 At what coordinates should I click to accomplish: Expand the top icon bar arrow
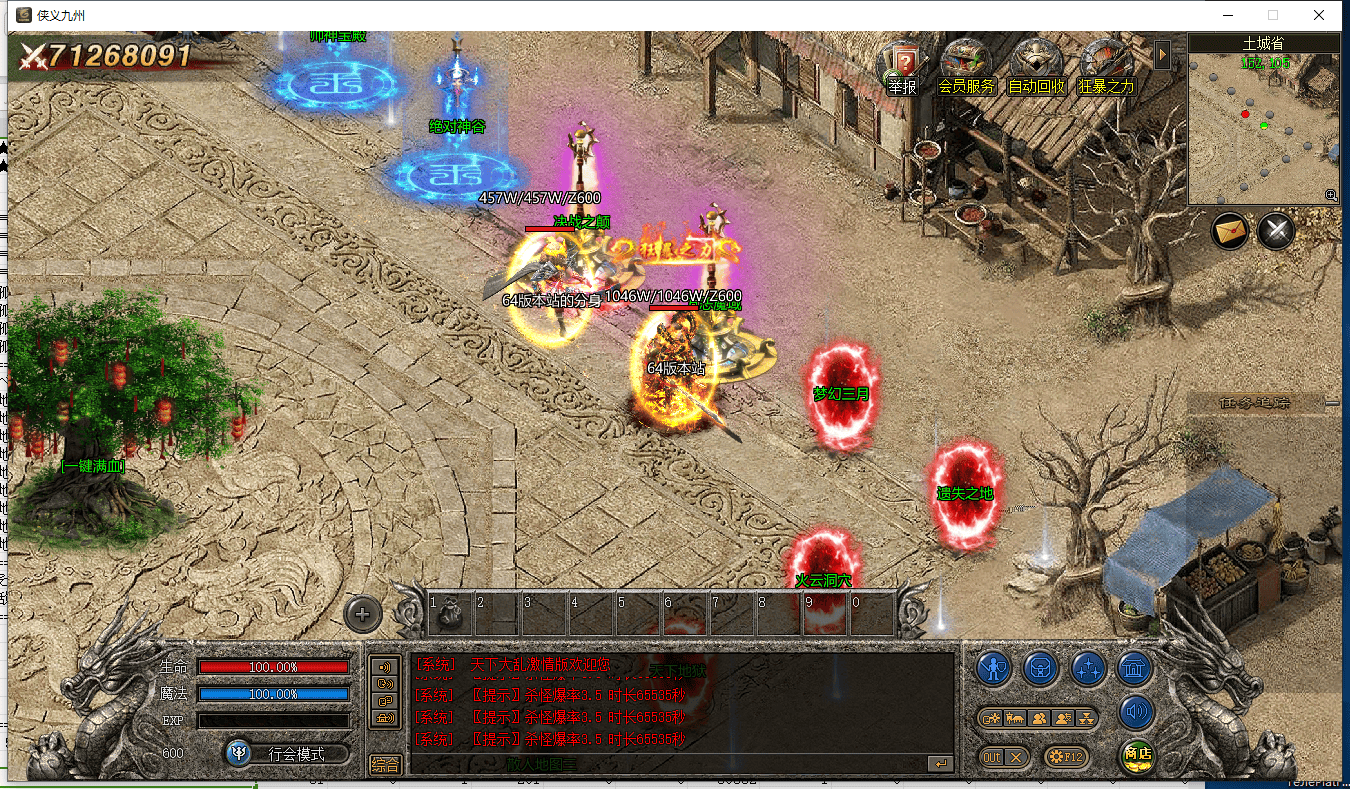click(x=1162, y=54)
